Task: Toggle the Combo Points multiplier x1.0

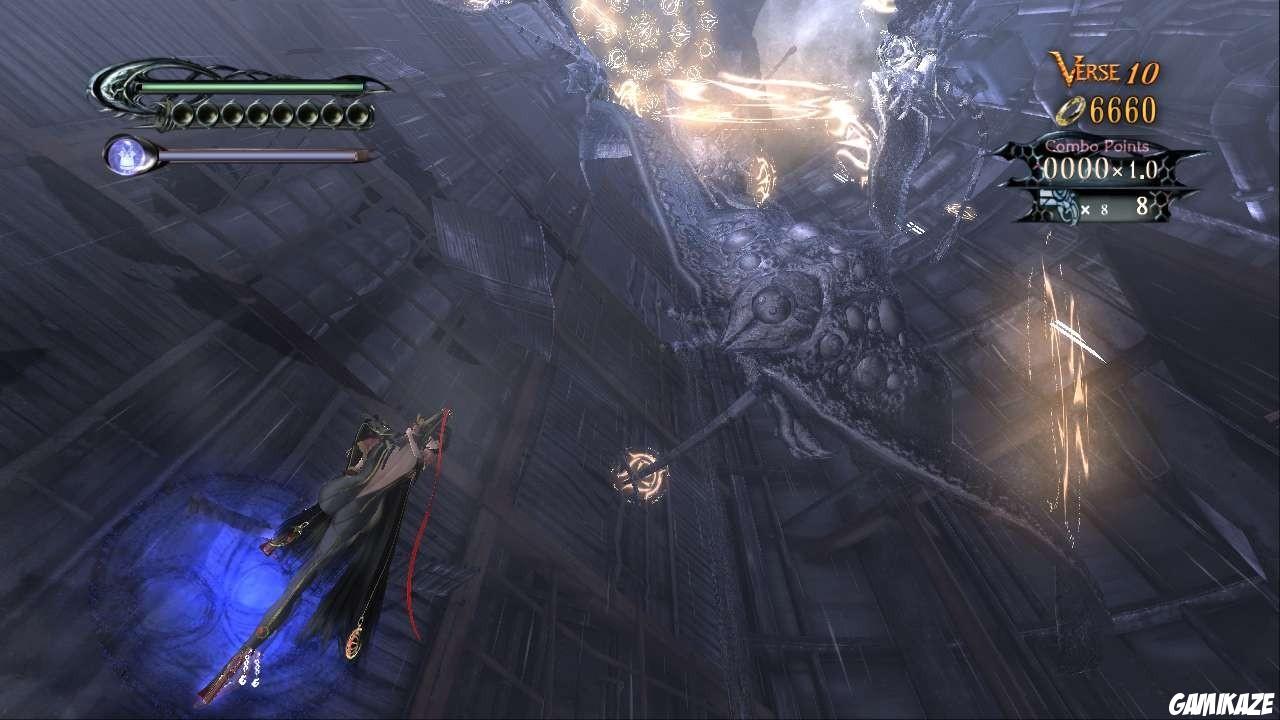Action: pyautogui.click(x=1136, y=169)
